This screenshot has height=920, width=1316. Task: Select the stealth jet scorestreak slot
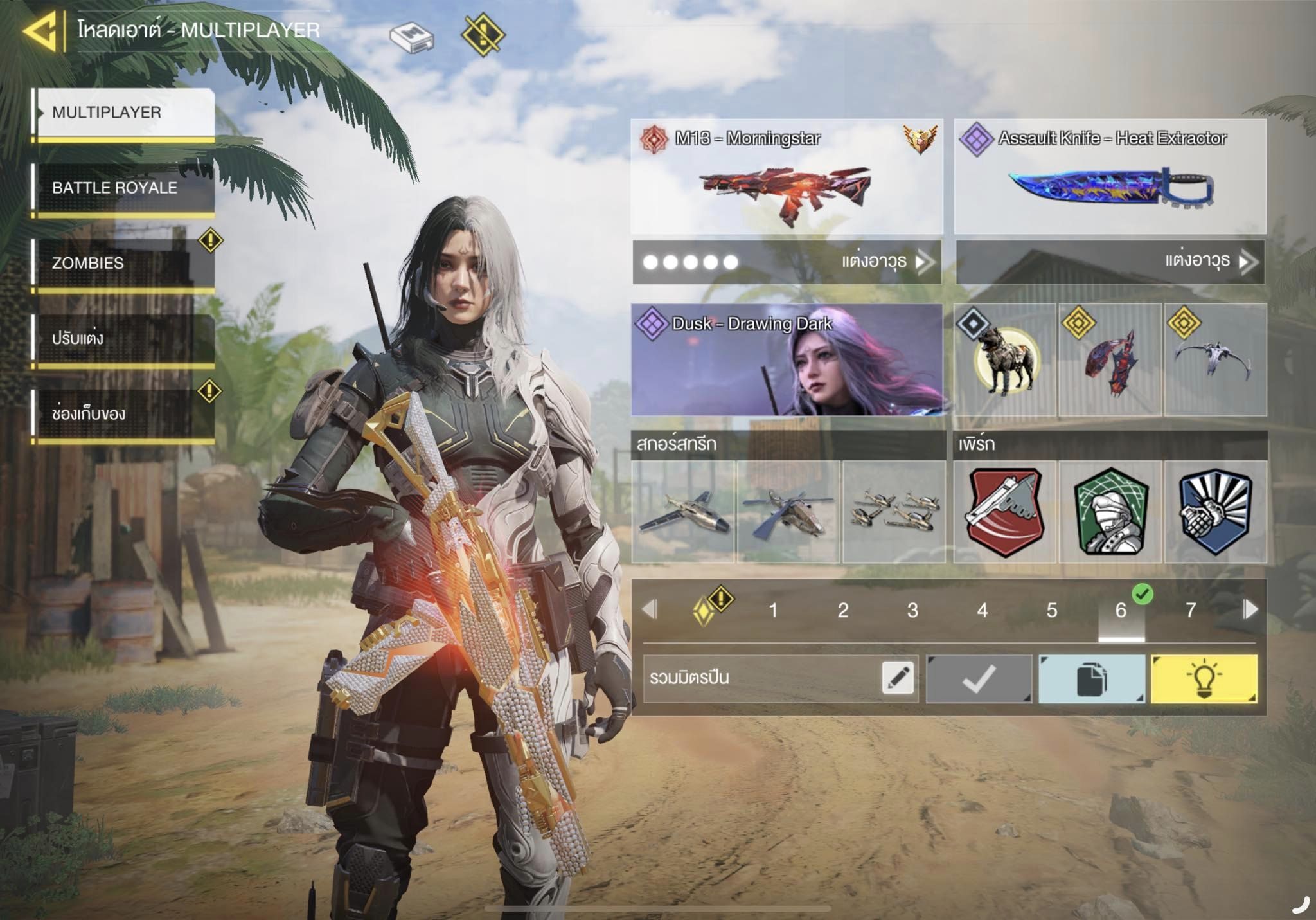pos(683,512)
